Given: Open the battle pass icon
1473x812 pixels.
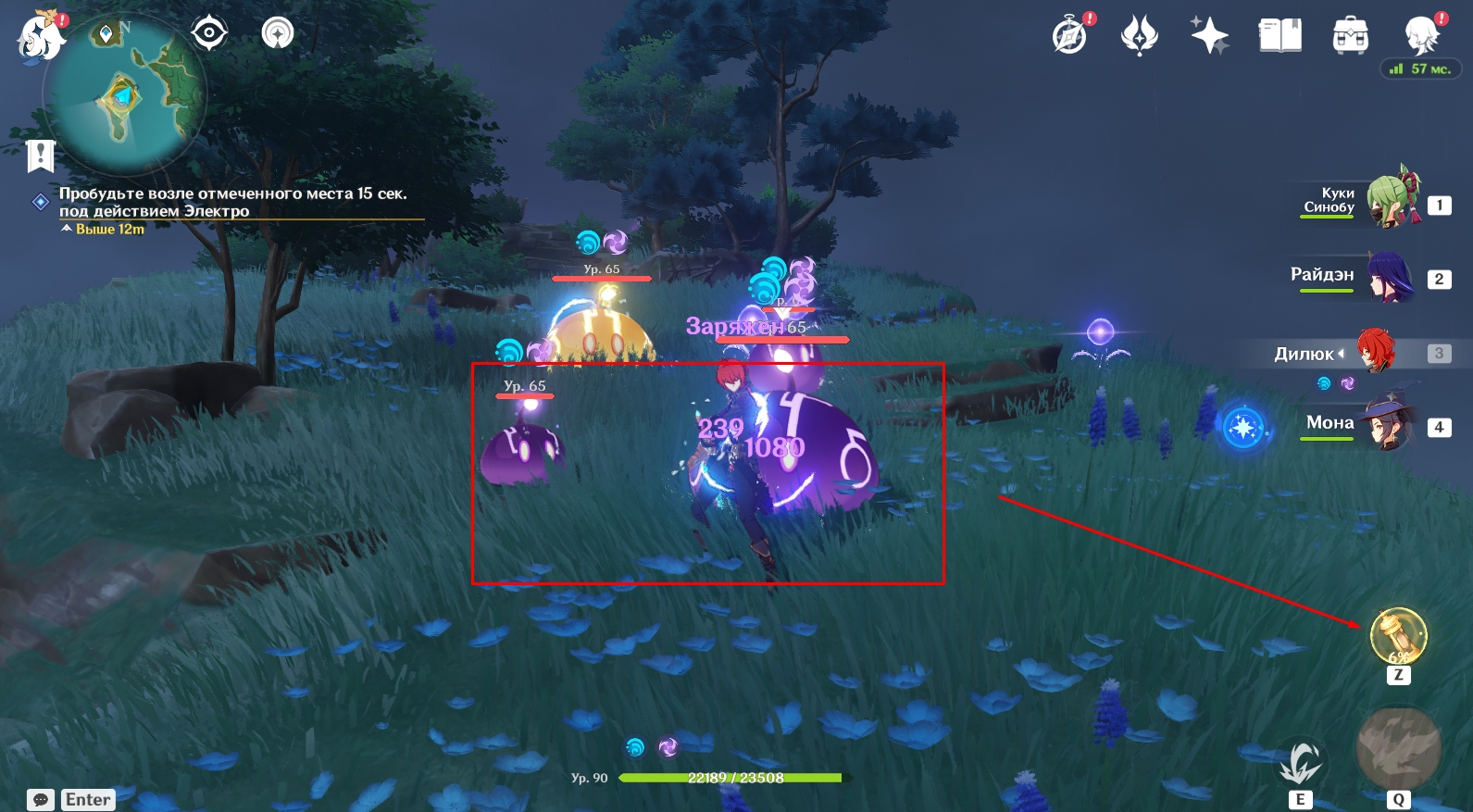Looking at the screenshot, I should coord(1139,36).
